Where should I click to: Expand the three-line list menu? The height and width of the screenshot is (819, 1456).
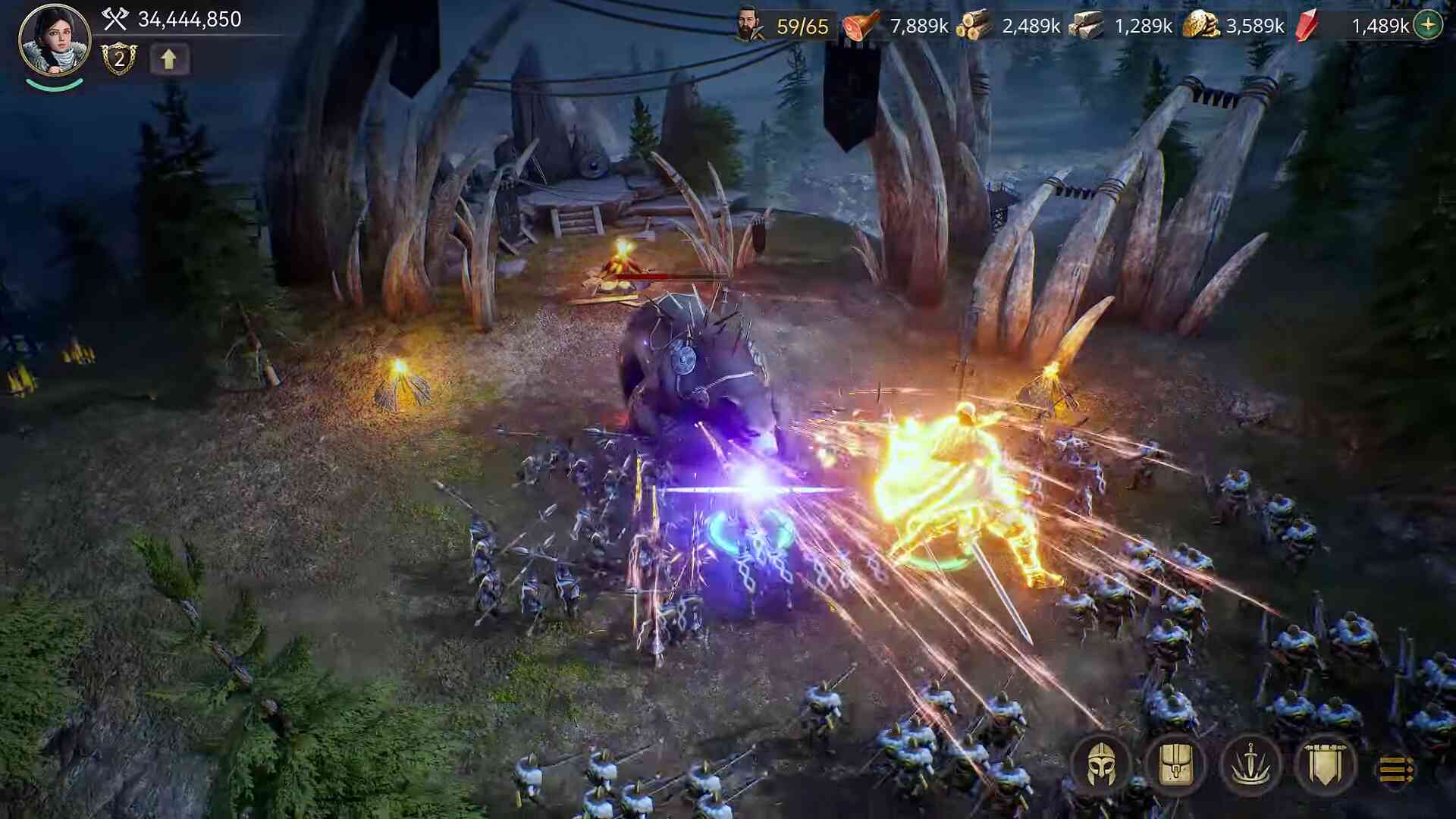point(1396,769)
